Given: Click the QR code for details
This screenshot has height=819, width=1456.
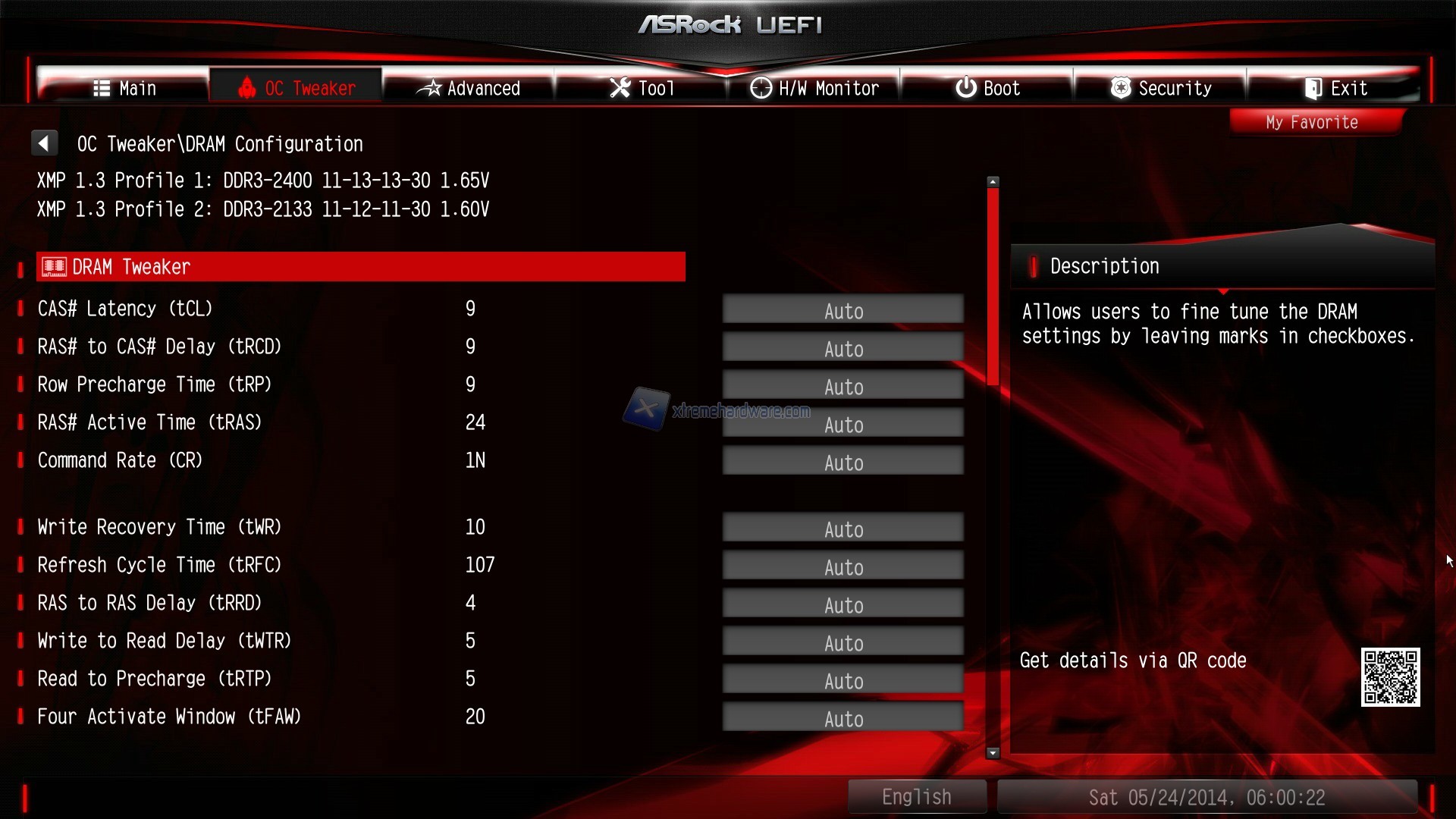Looking at the screenshot, I should [1390, 677].
